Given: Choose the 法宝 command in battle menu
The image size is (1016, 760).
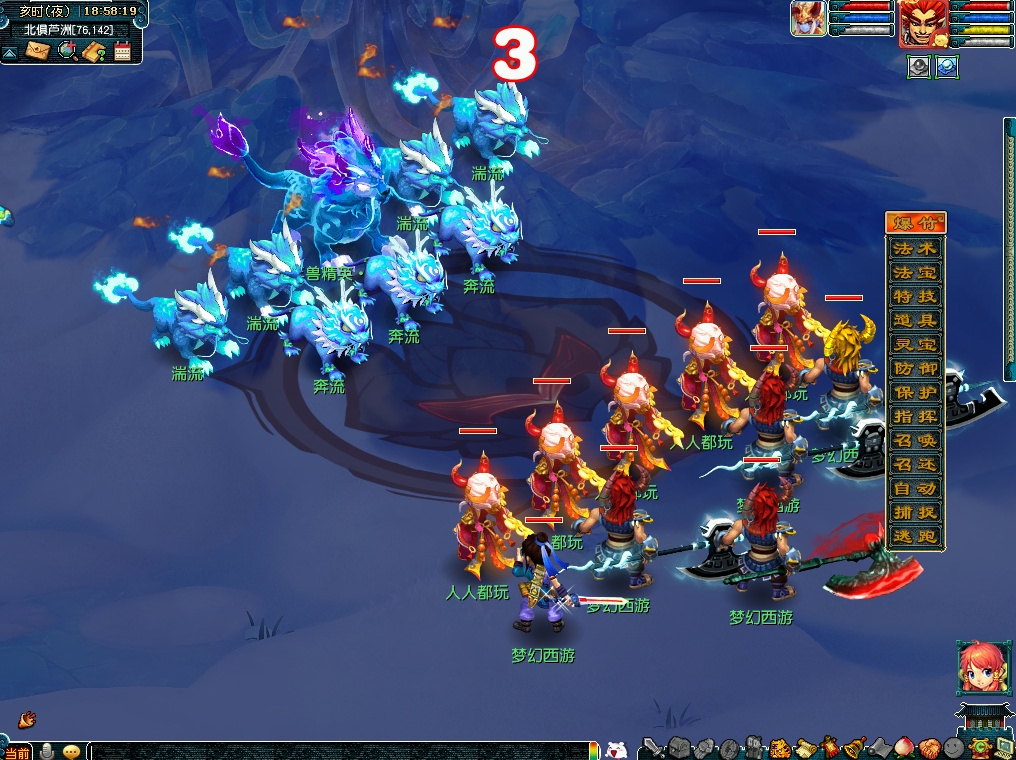Looking at the screenshot, I should click(x=915, y=272).
